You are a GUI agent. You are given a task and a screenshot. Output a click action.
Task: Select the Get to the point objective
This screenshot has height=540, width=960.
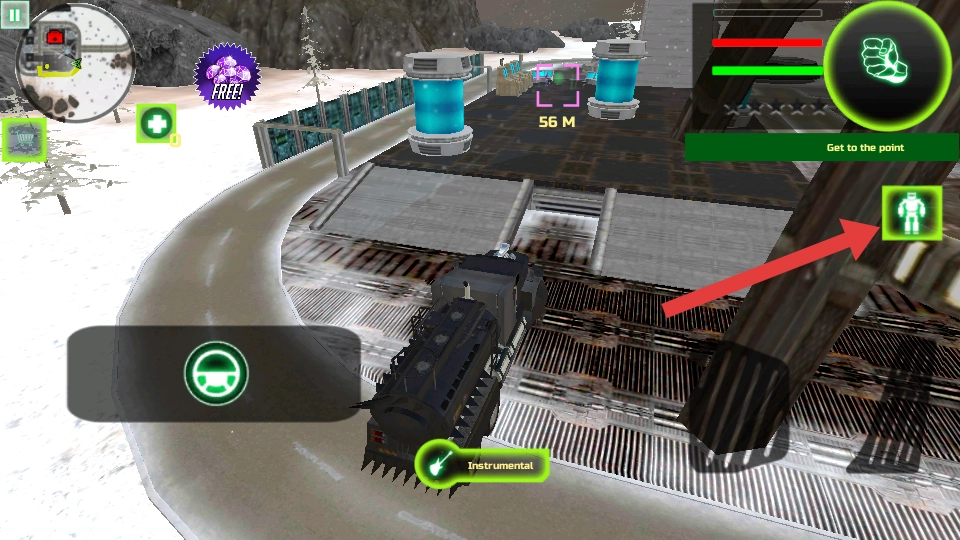coord(822,148)
